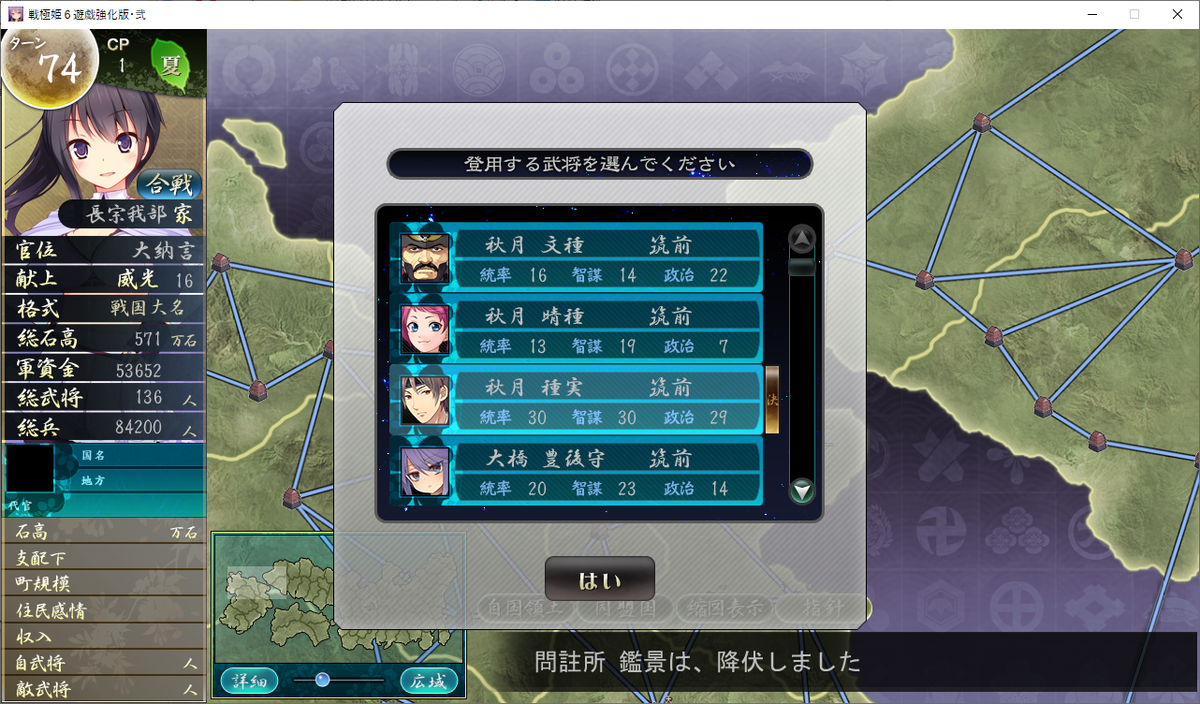Select officer 秋月 文種 from the list
Screen dimensions: 1200x704
(x=577, y=258)
